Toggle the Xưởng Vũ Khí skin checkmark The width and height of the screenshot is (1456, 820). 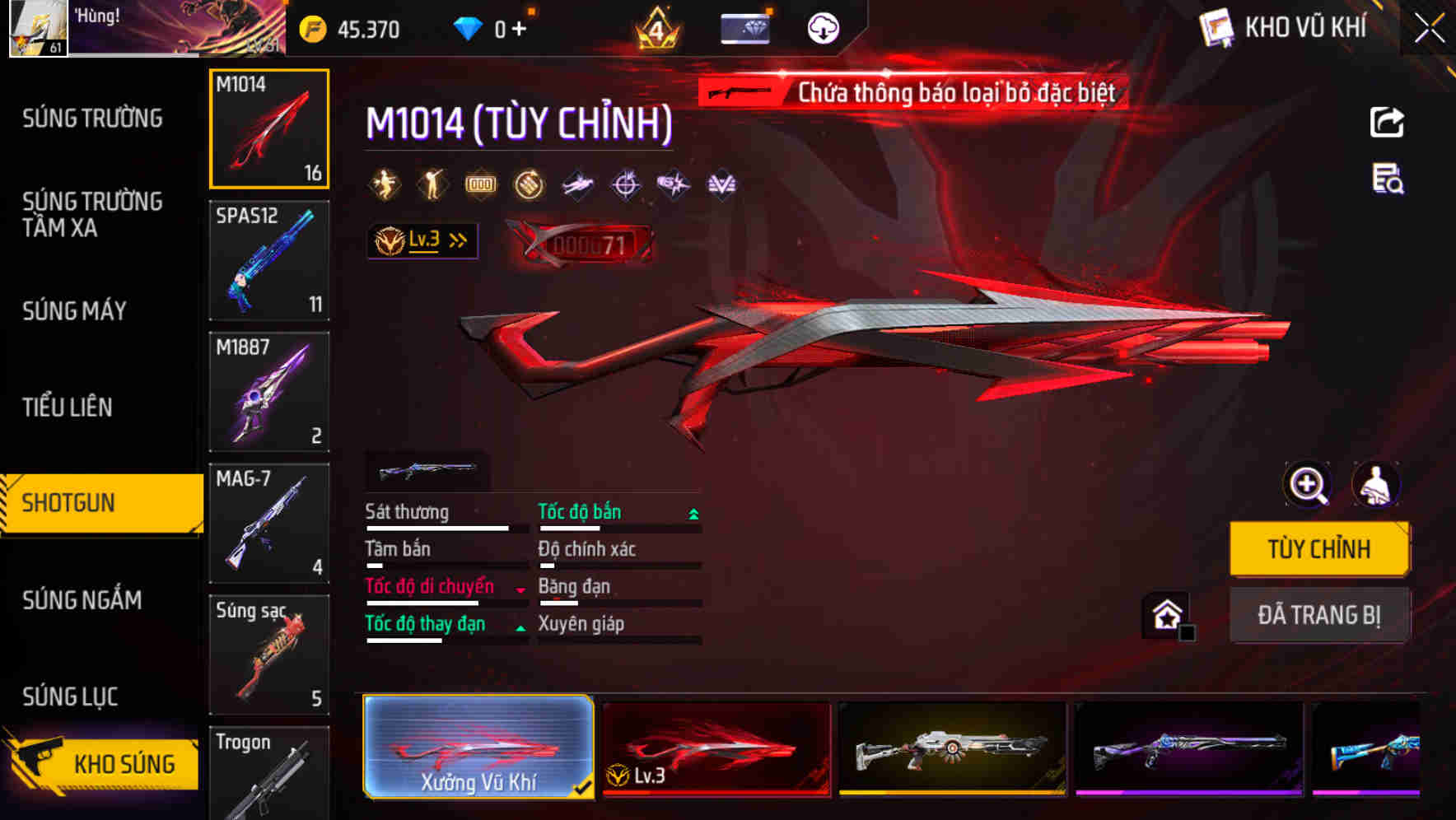tap(584, 786)
